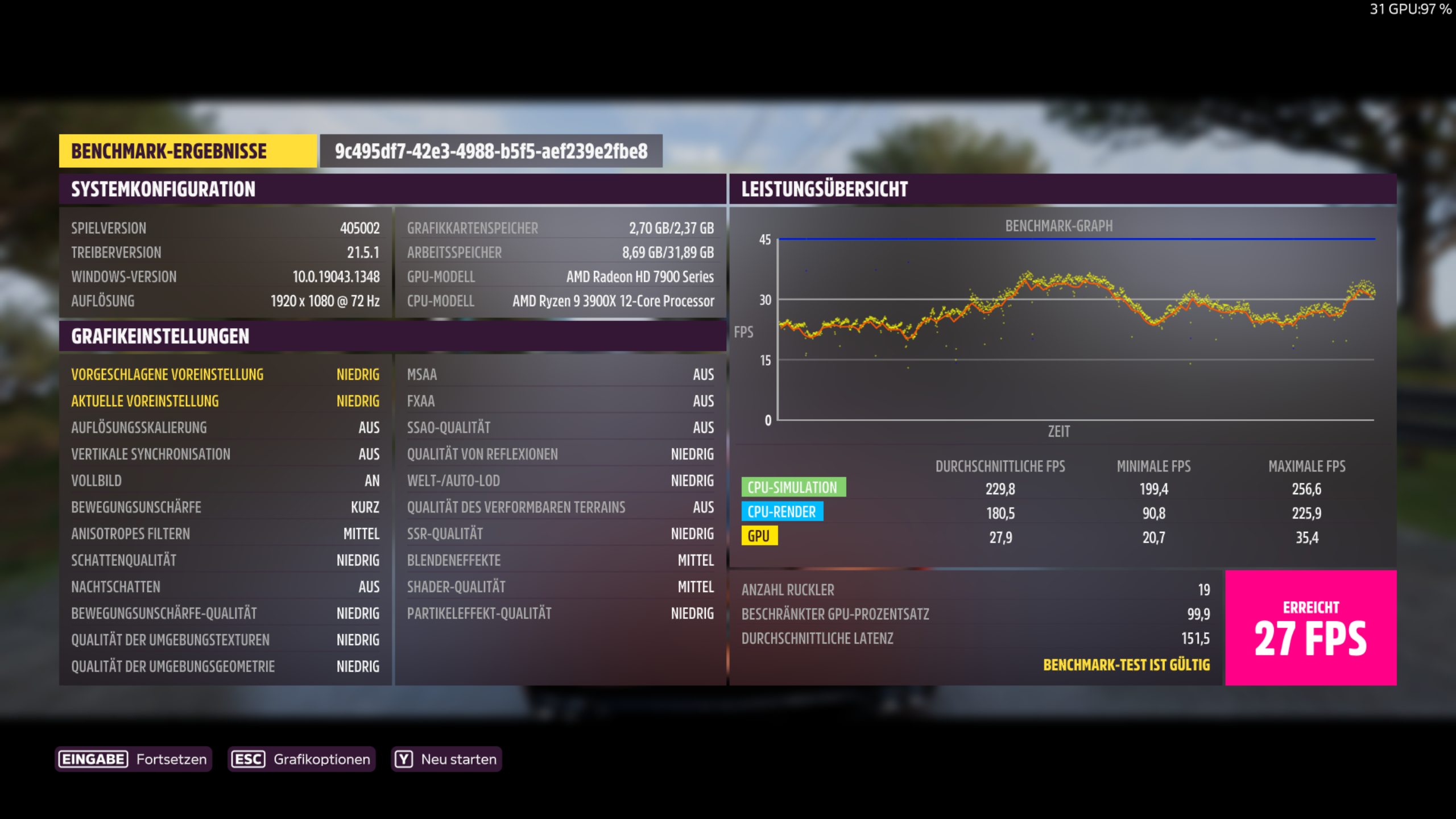Click the ESC key icon
Image resolution: width=1456 pixels, height=819 pixels.
(x=248, y=758)
